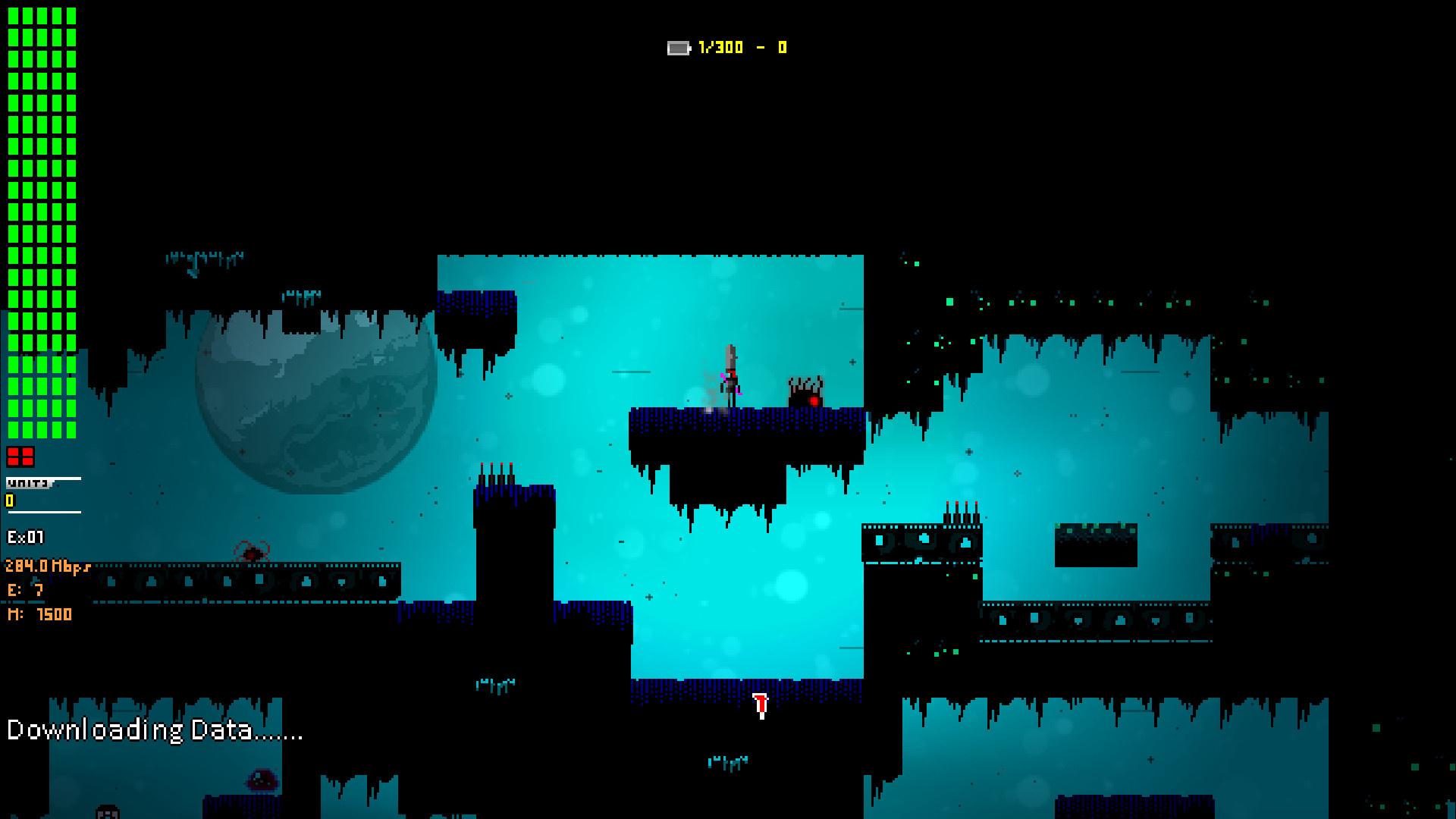Select the red four-square health indicator

(x=22, y=455)
